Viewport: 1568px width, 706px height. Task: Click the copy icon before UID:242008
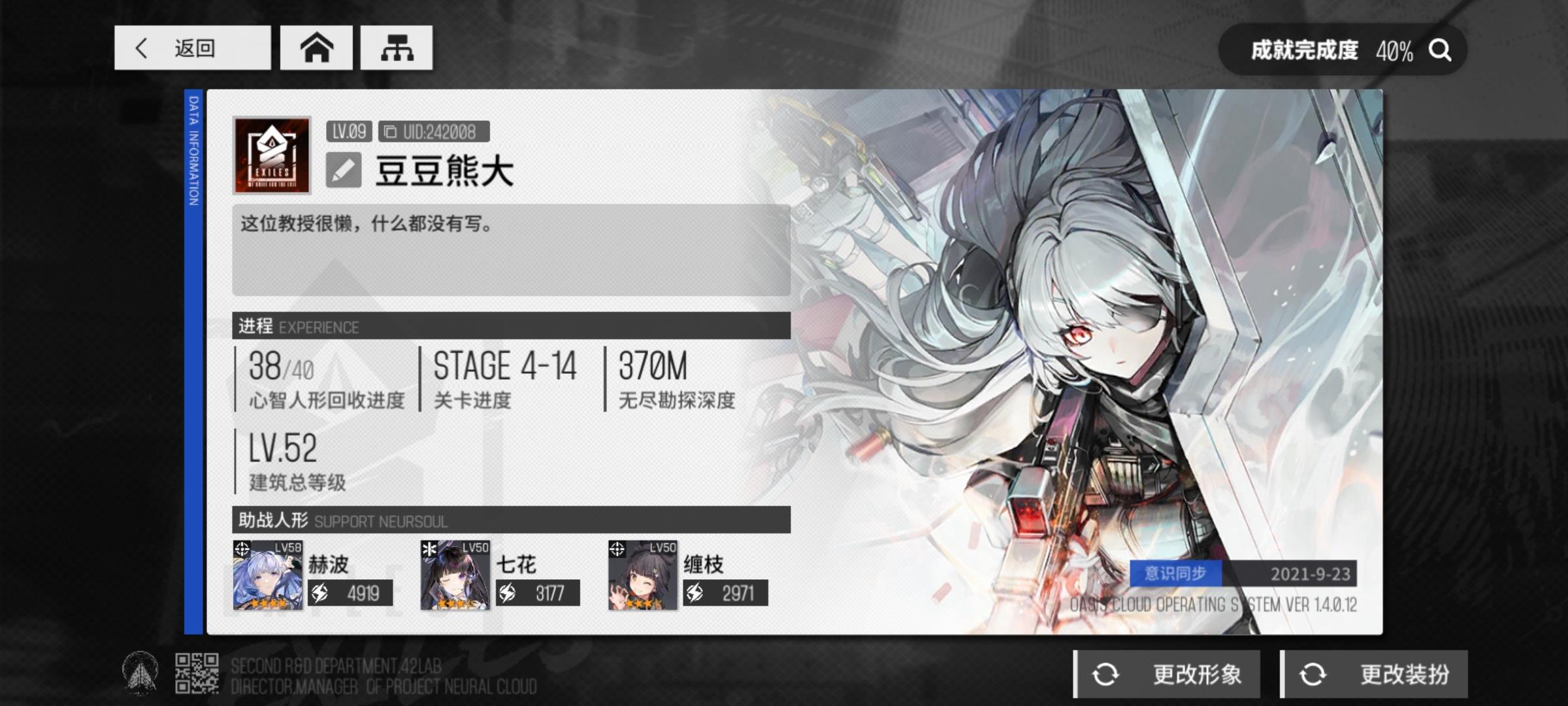click(389, 130)
